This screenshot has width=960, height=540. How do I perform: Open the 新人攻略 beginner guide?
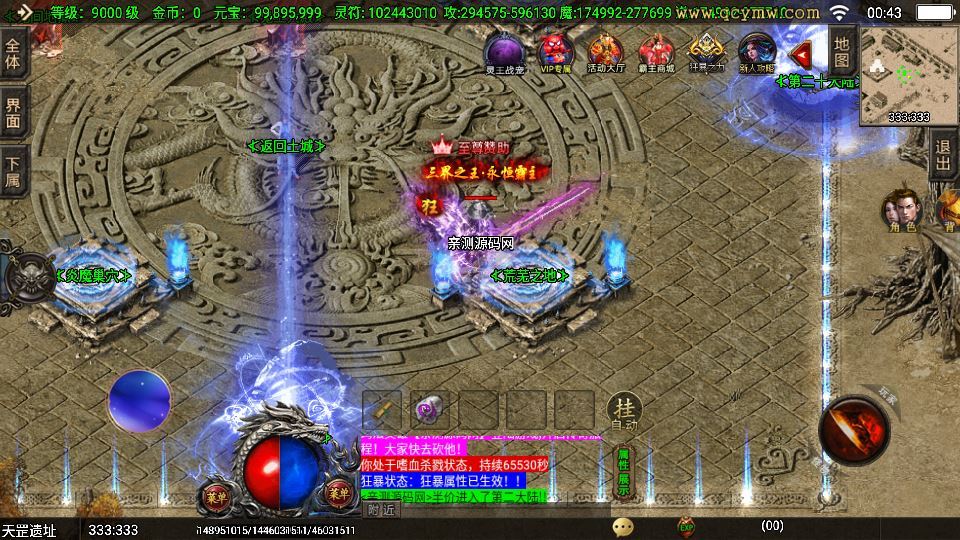756,50
